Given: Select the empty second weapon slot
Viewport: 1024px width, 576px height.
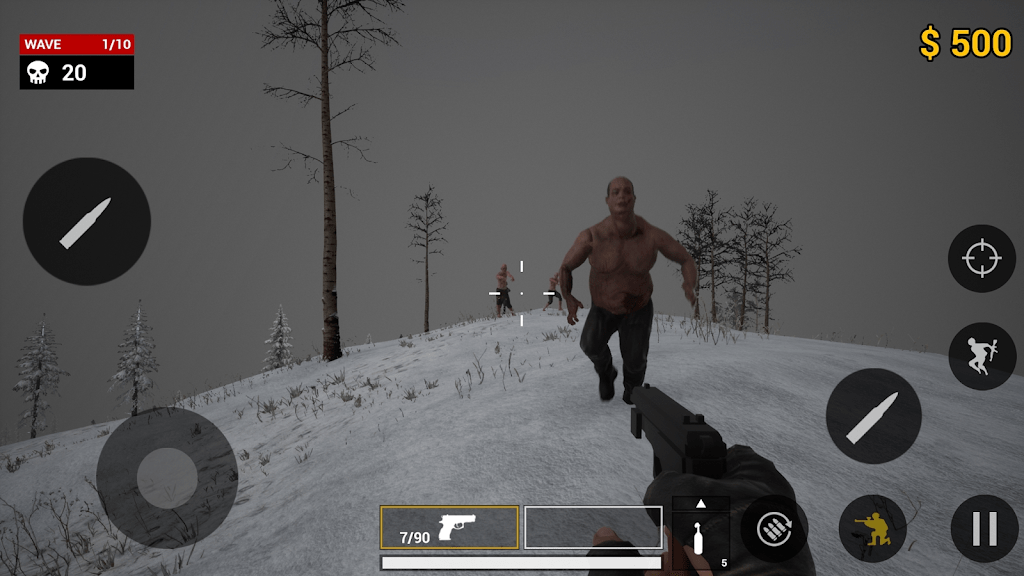Looking at the screenshot, I should (593, 527).
